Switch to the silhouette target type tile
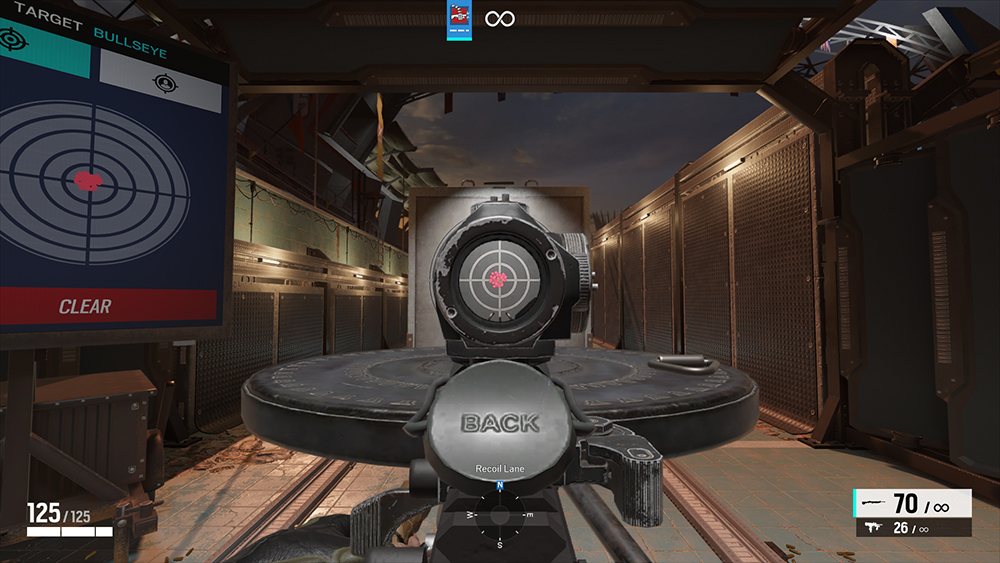Image resolution: width=1000 pixels, height=563 pixels. [x=160, y=80]
